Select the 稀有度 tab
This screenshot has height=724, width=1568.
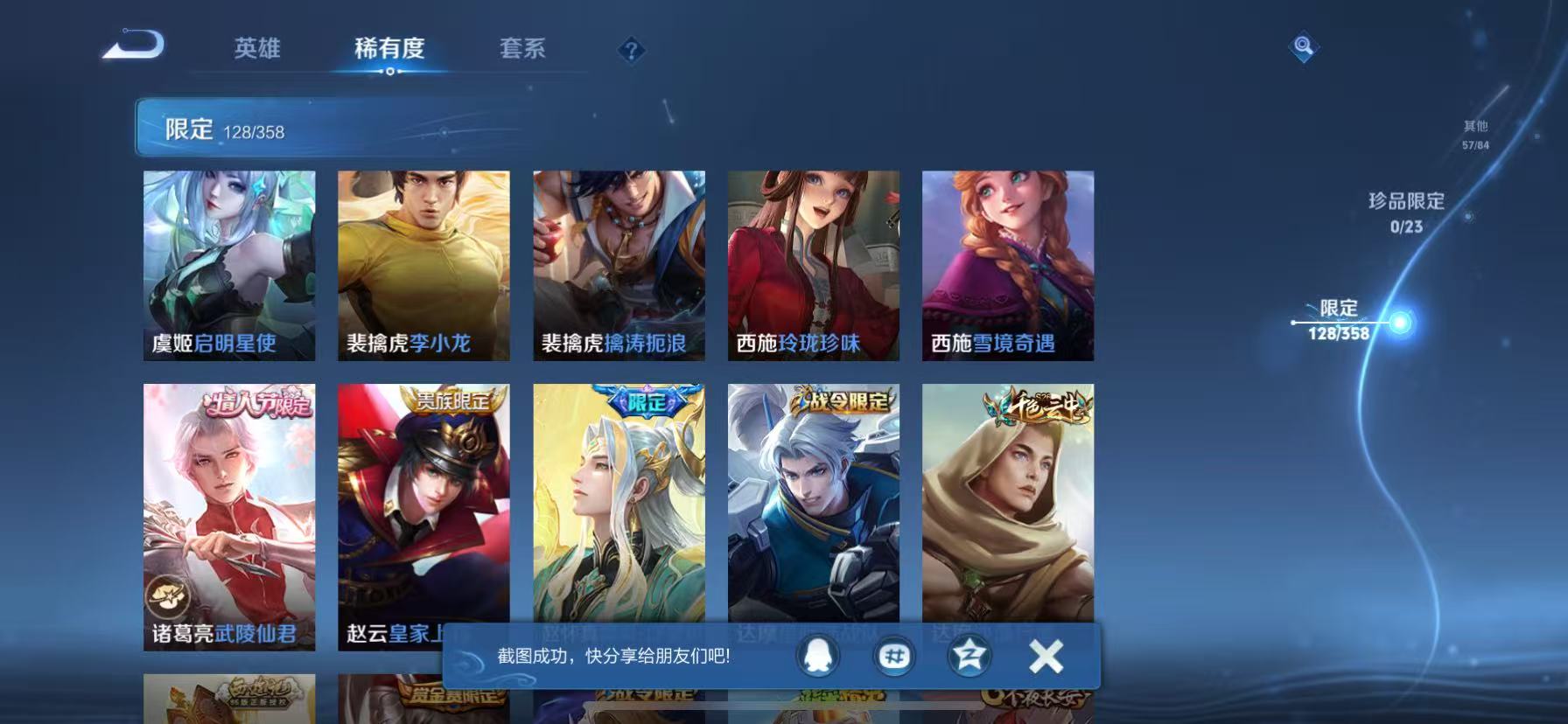click(x=390, y=50)
